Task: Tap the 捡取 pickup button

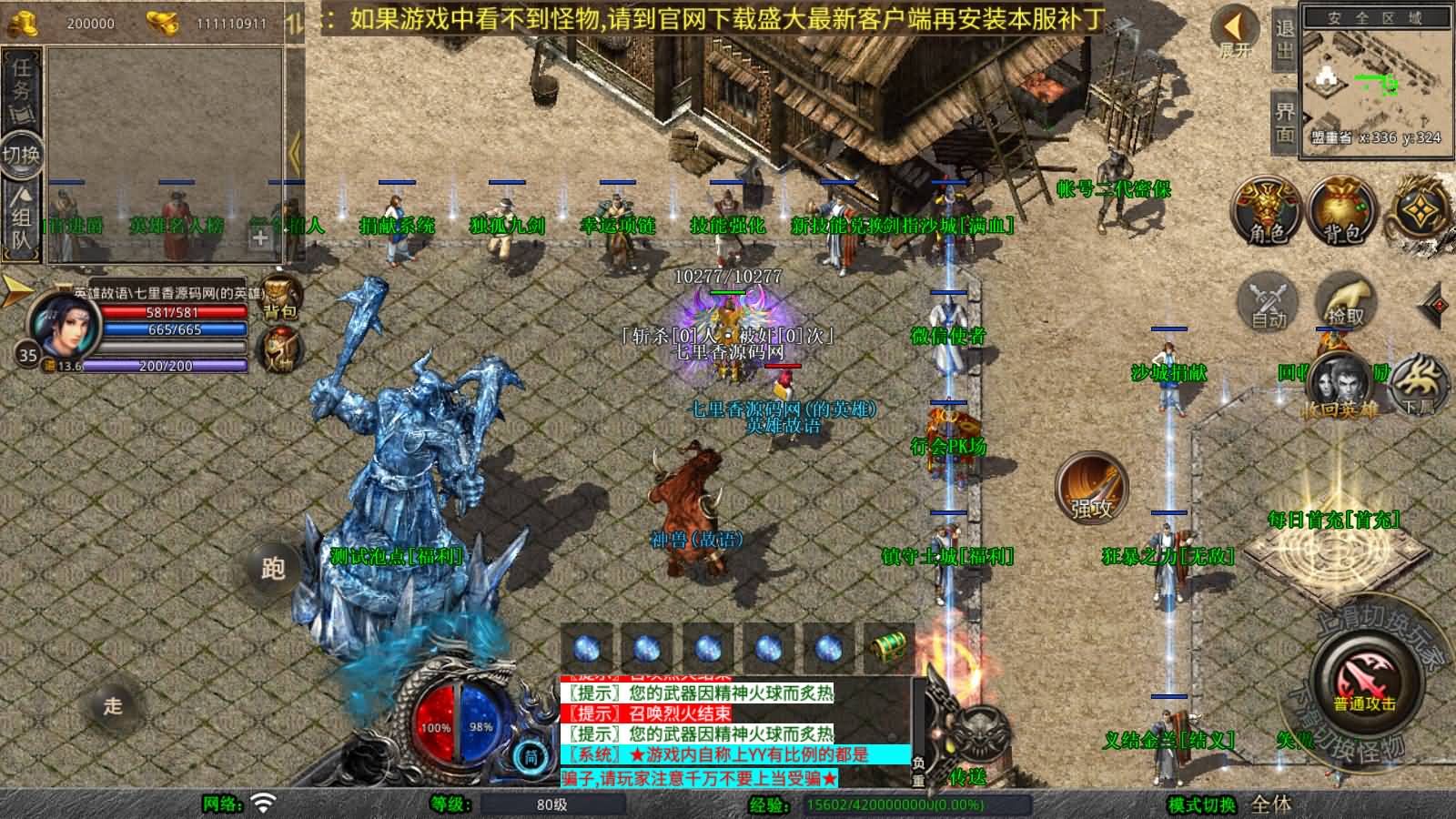Action: (1345, 302)
